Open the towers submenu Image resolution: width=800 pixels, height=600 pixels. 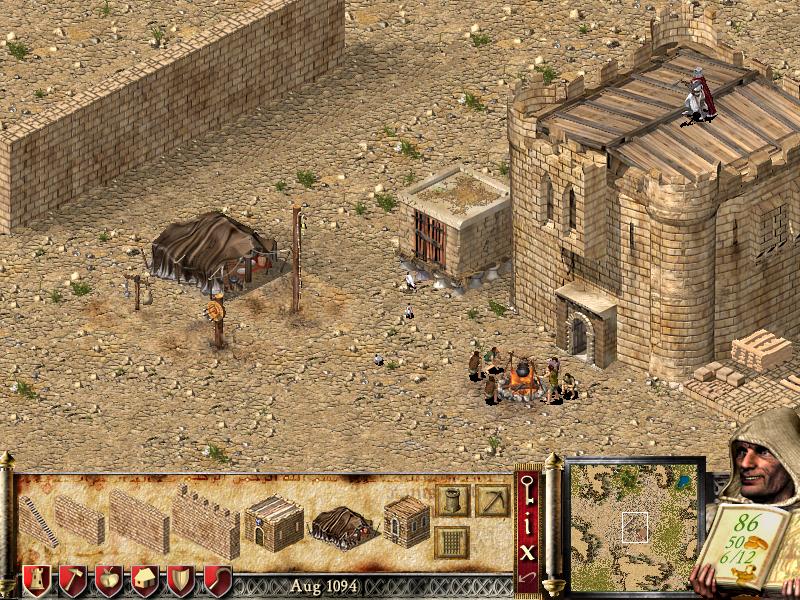pyautogui.click(x=452, y=501)
